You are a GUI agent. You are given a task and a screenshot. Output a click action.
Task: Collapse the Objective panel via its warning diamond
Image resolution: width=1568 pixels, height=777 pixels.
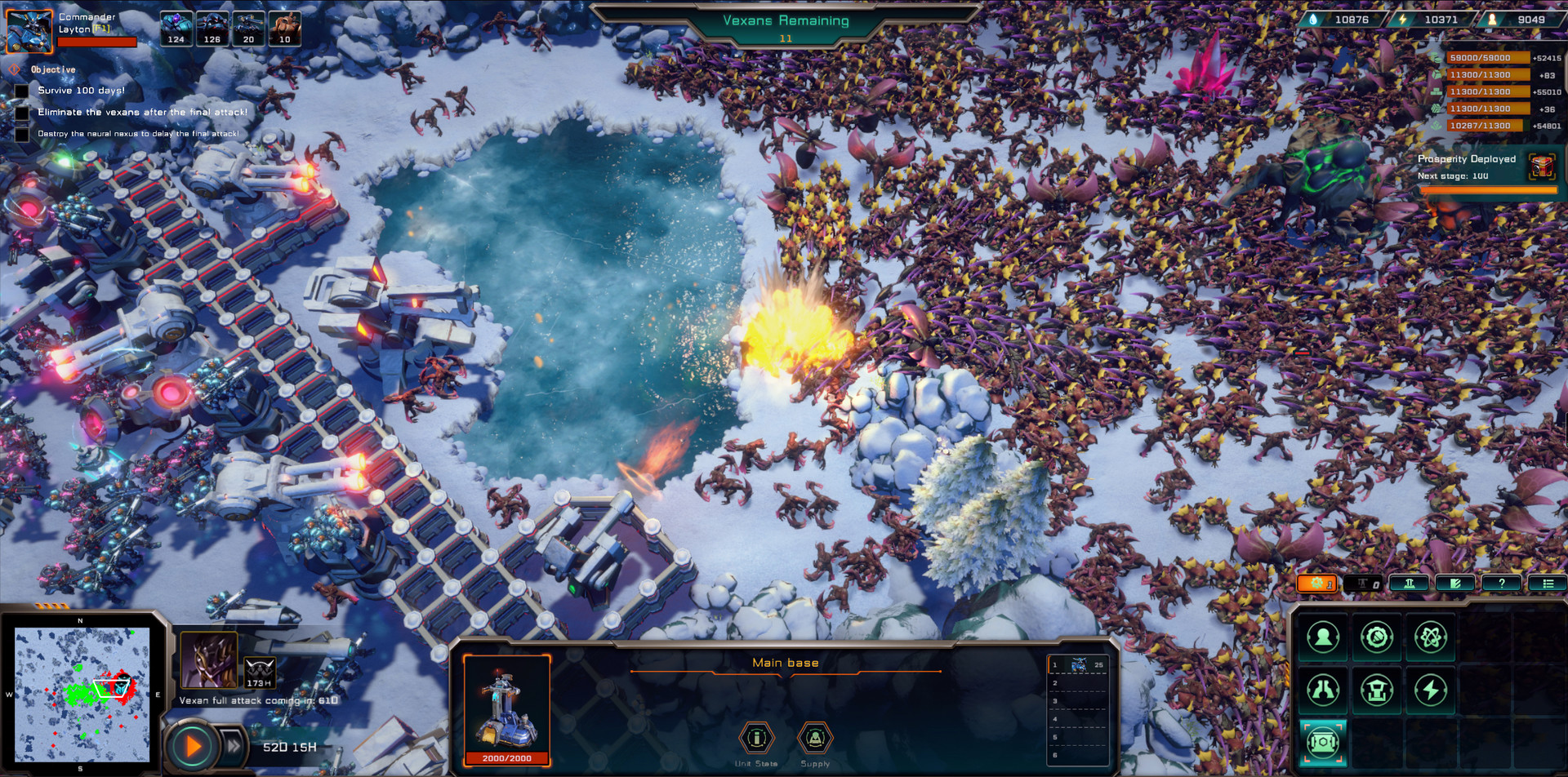[15, 69]
